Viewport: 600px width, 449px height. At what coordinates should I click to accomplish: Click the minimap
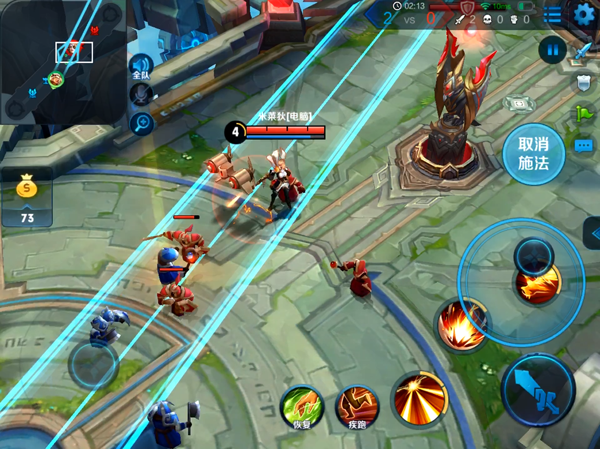click(x=62, y=62)
